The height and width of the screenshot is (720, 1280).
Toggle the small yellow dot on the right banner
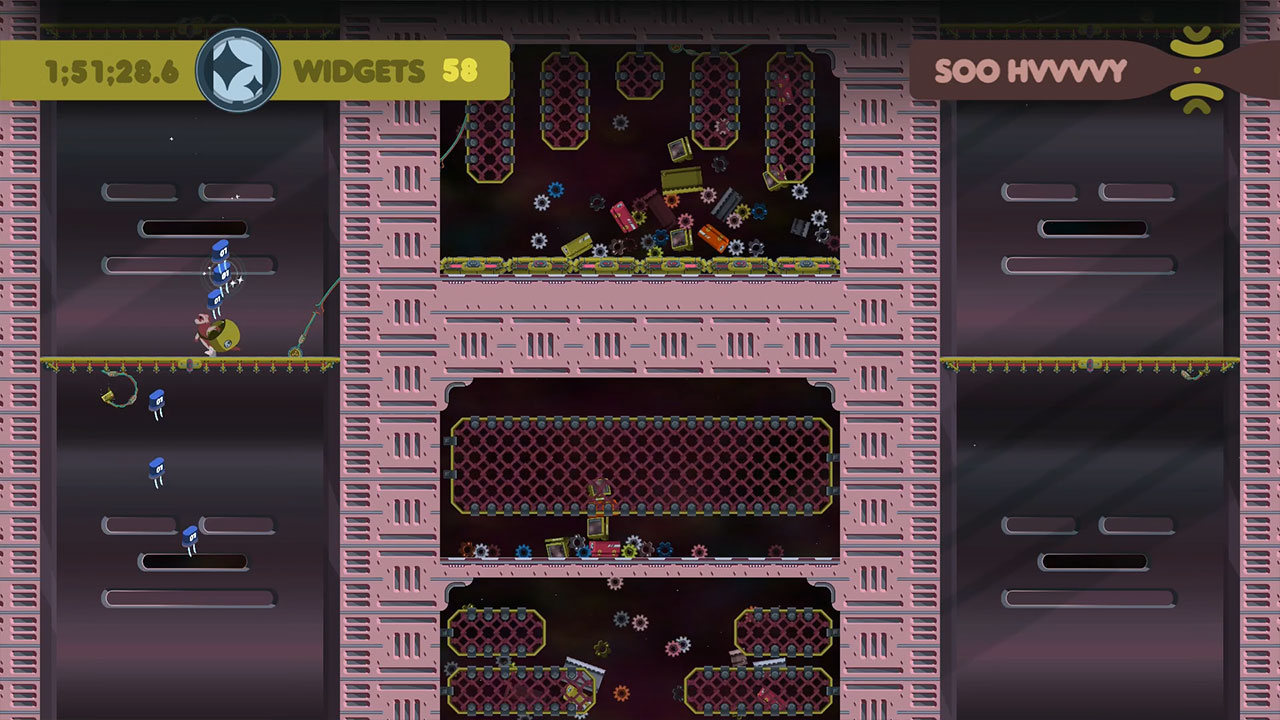(x=1196, y=71)
